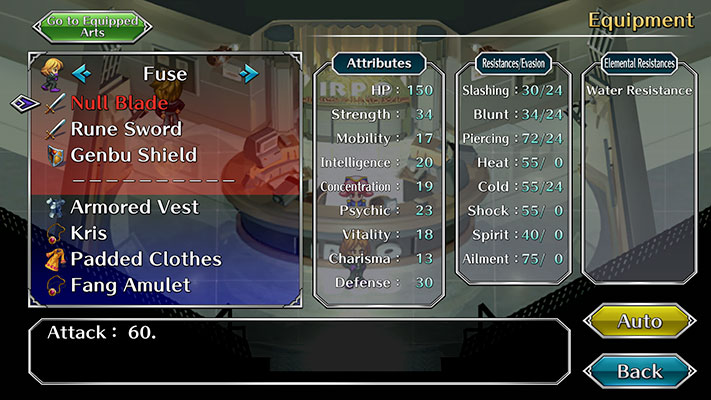711x400 pixels.
Task: Go back using the Back button
Action: click(x=639, y=371)
